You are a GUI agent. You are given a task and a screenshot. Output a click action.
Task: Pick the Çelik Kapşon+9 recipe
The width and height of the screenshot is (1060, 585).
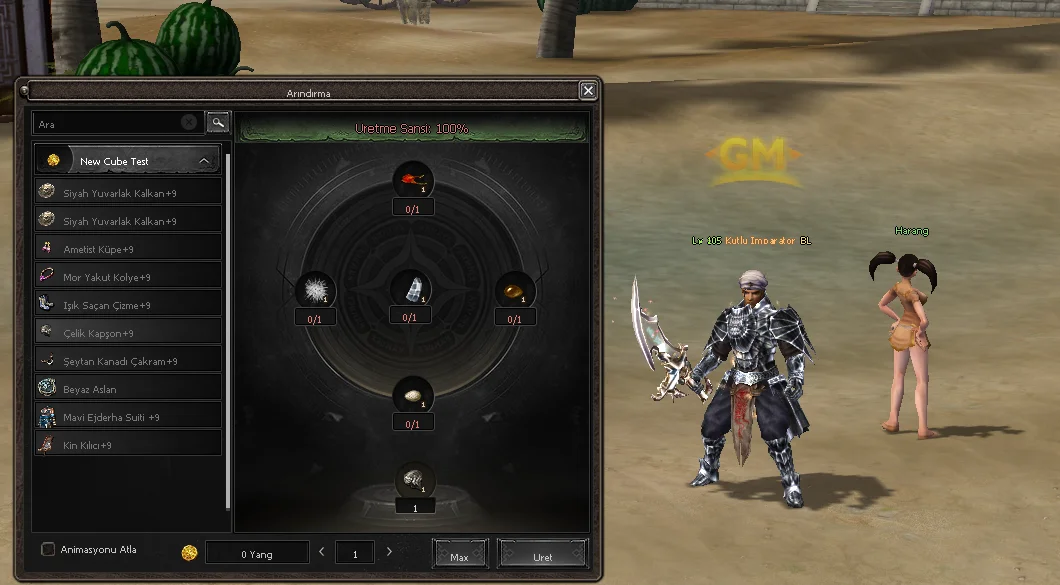(128, 333)
